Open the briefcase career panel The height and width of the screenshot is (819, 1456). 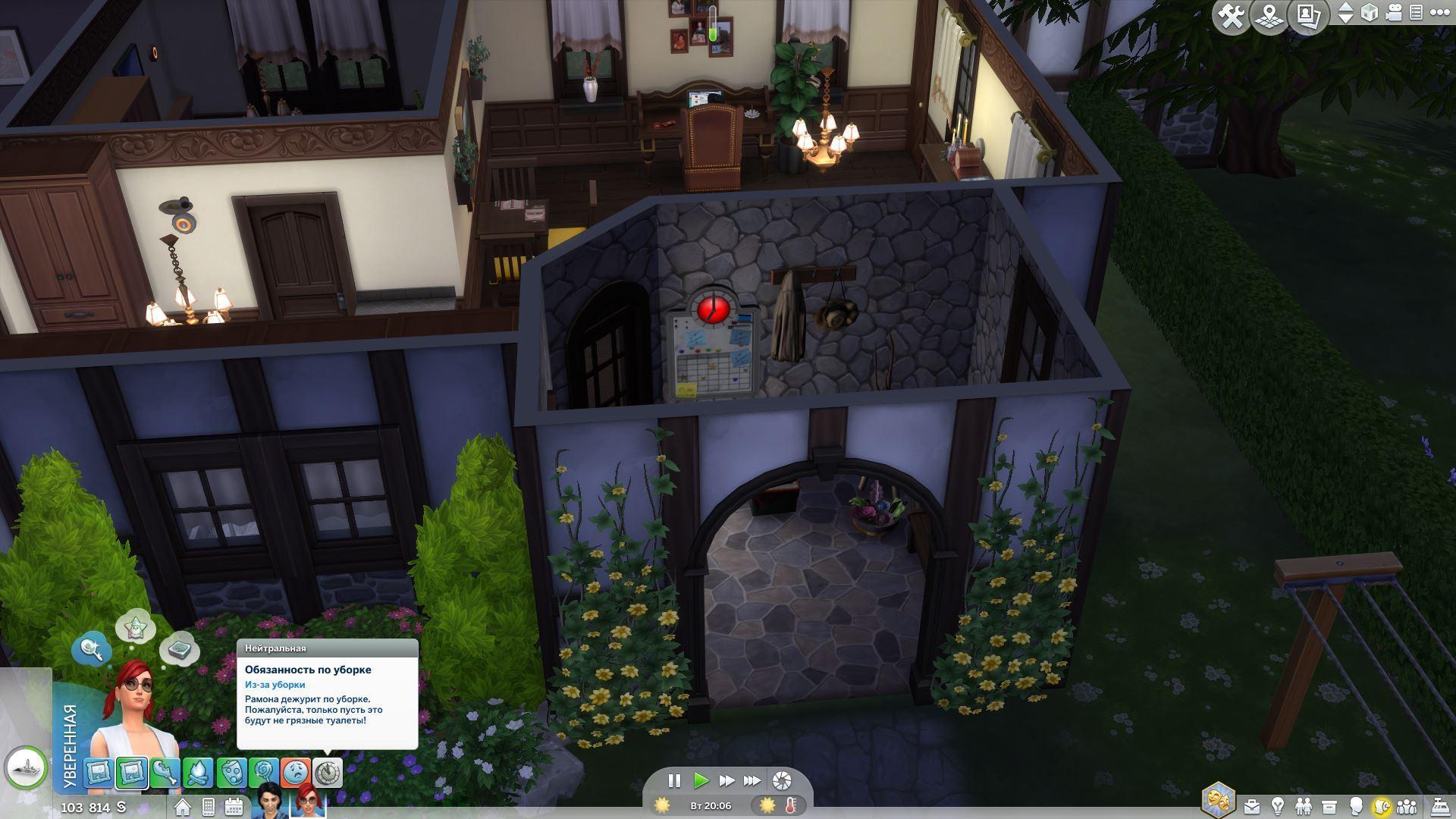[x=1251, y=806]
